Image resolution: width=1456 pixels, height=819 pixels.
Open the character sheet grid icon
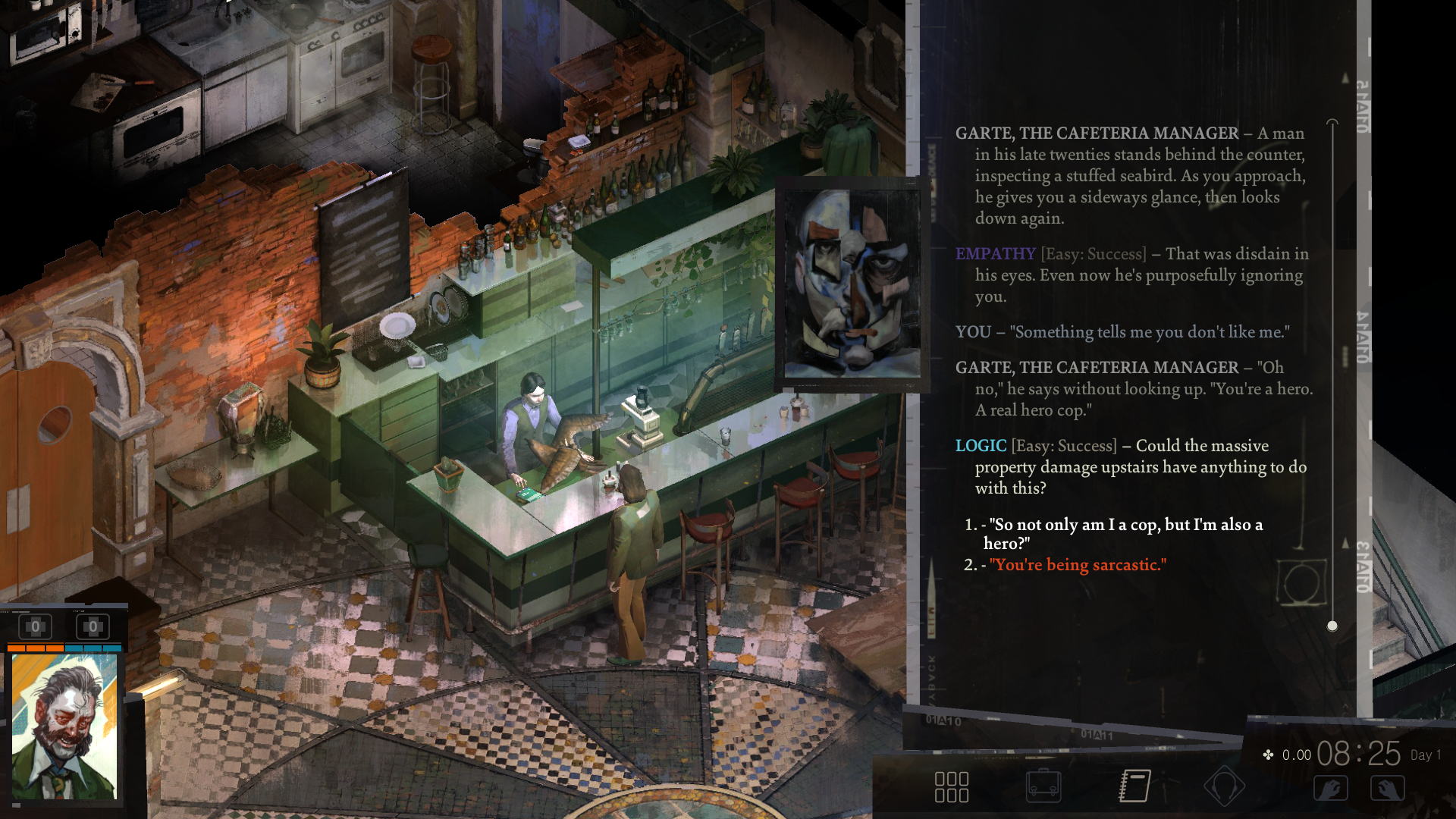pos(951,787)
